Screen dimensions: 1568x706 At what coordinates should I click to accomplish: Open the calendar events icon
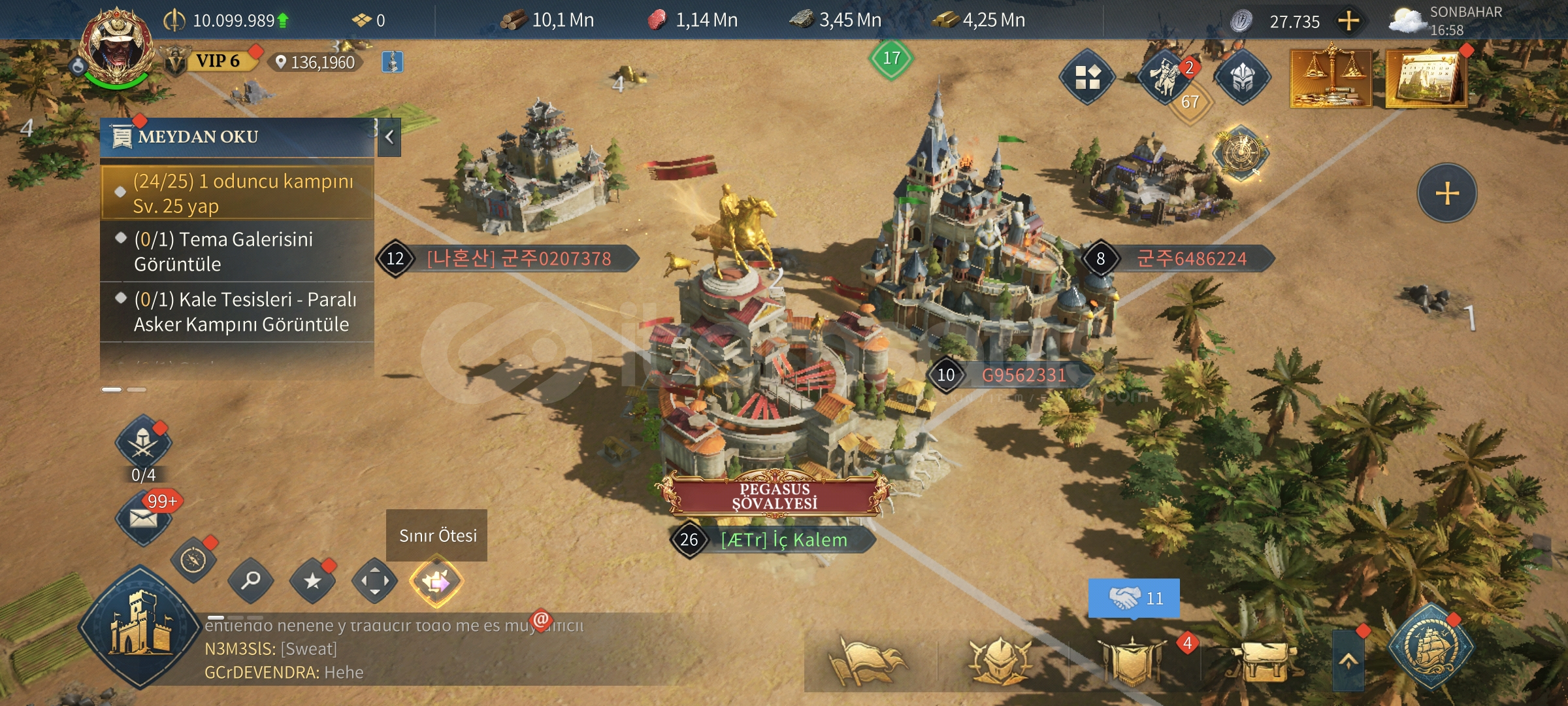click(x=1426, y=78)
